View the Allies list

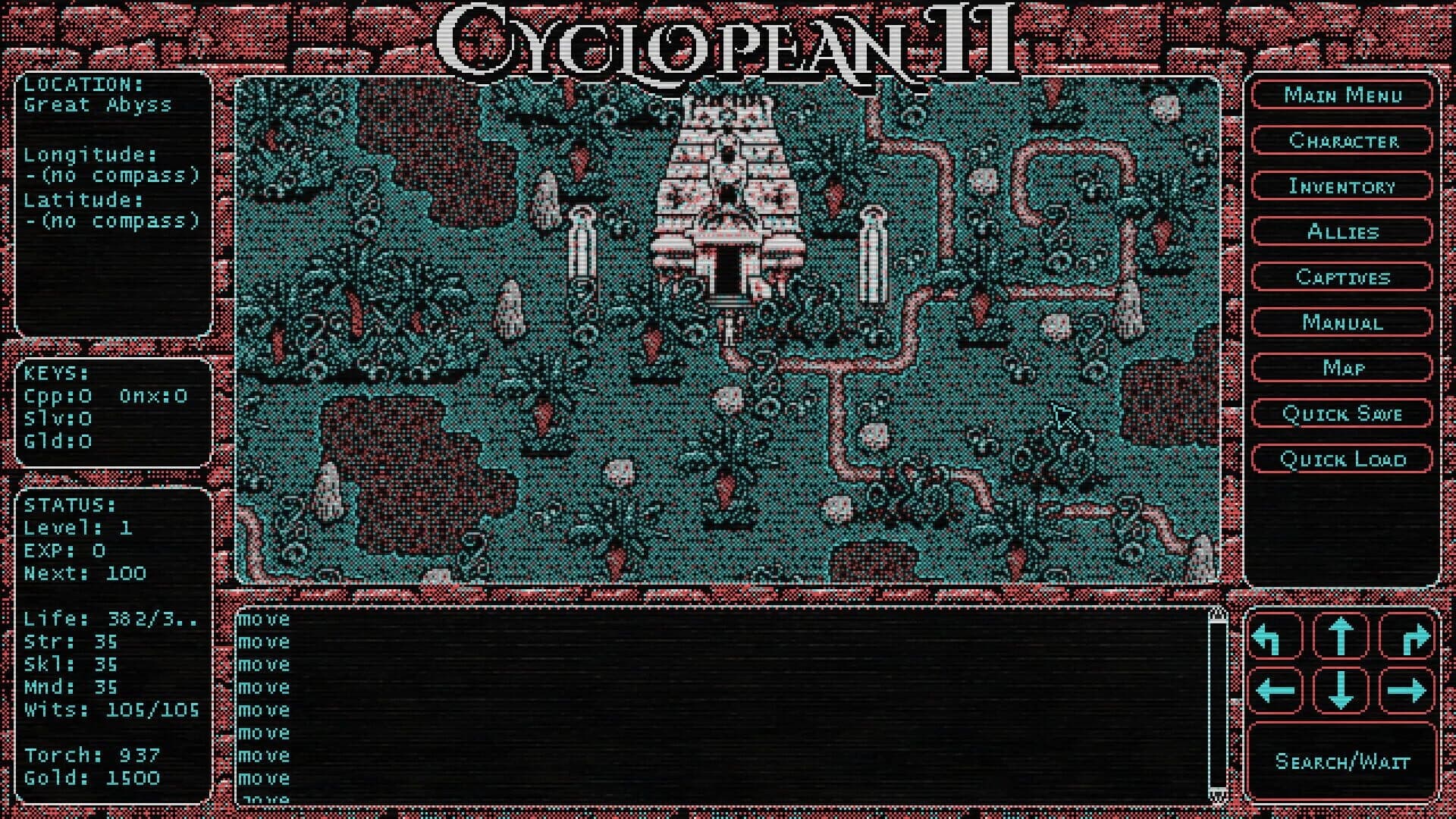(x=1341, y=232)
